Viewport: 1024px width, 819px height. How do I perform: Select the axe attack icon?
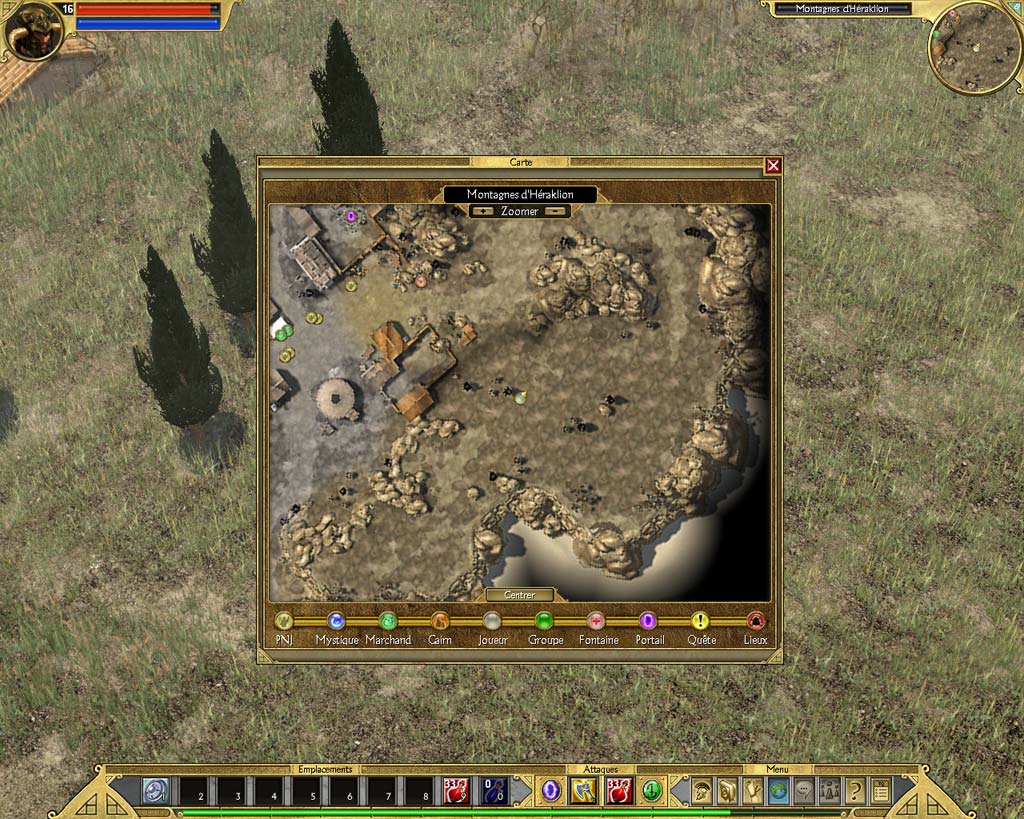(x=583, y=791)
